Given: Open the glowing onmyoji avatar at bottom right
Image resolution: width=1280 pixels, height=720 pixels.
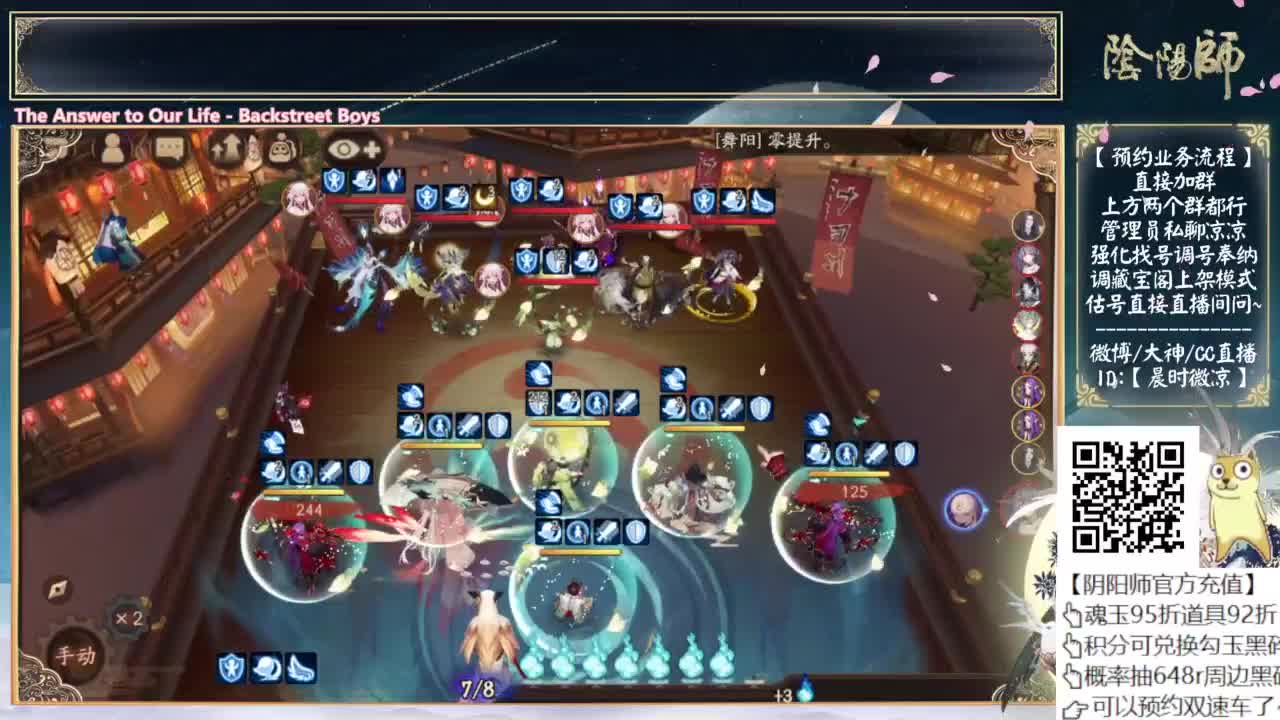Looking at the screenshot, I should (963, 507).
